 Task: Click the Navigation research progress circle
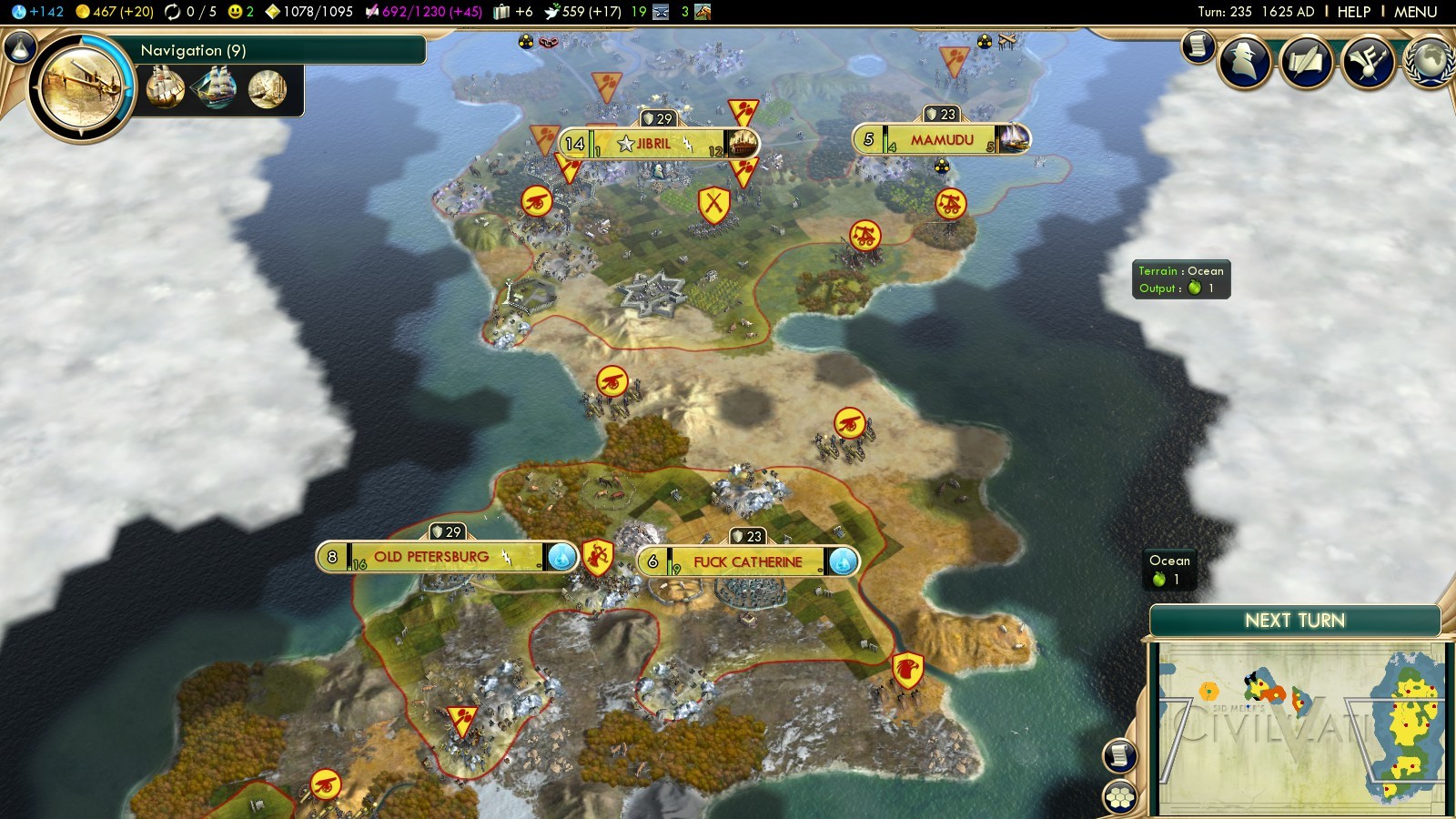pyautogui.click(x=82, y=86)
